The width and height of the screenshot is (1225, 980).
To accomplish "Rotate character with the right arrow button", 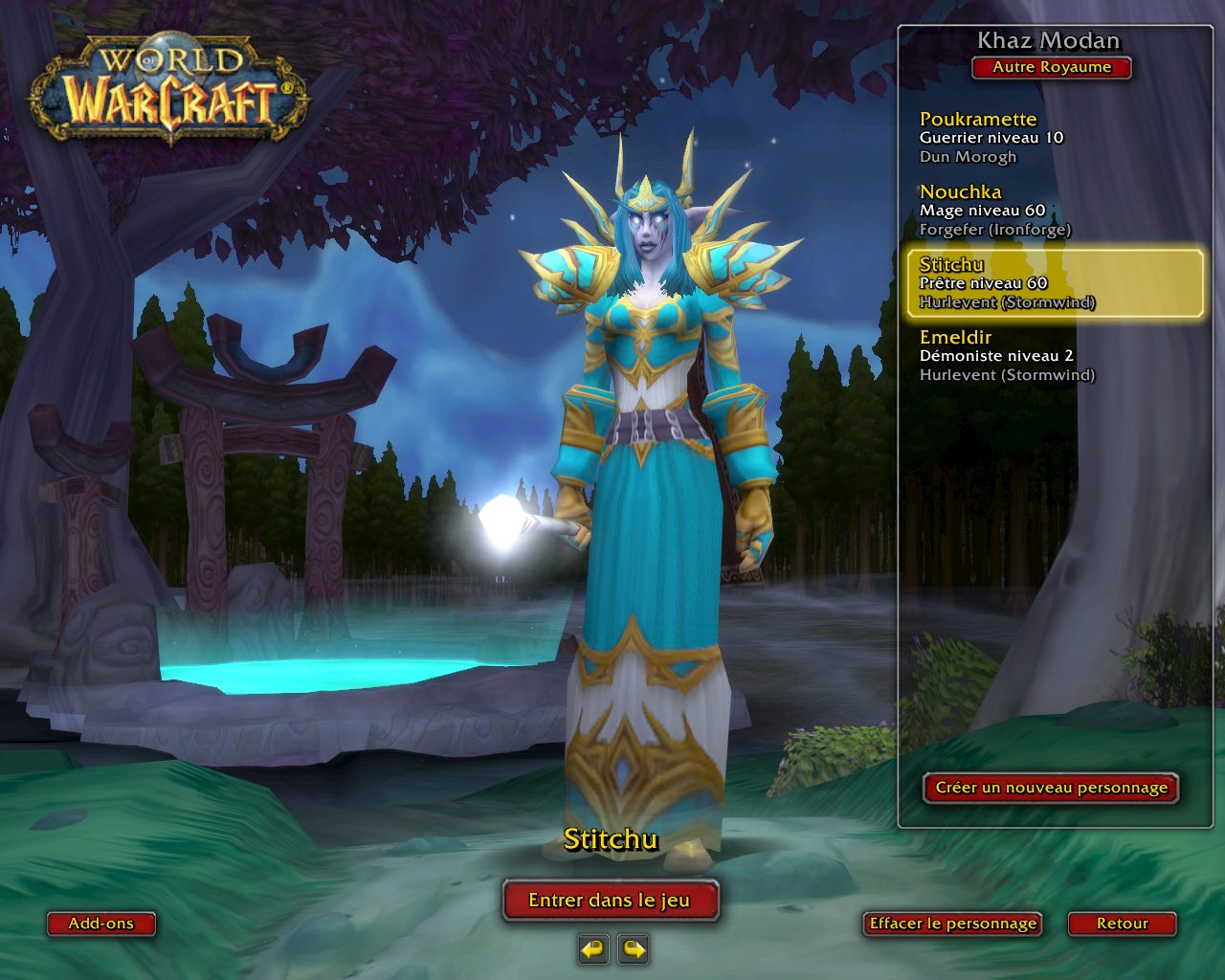I will coord(634,949).
